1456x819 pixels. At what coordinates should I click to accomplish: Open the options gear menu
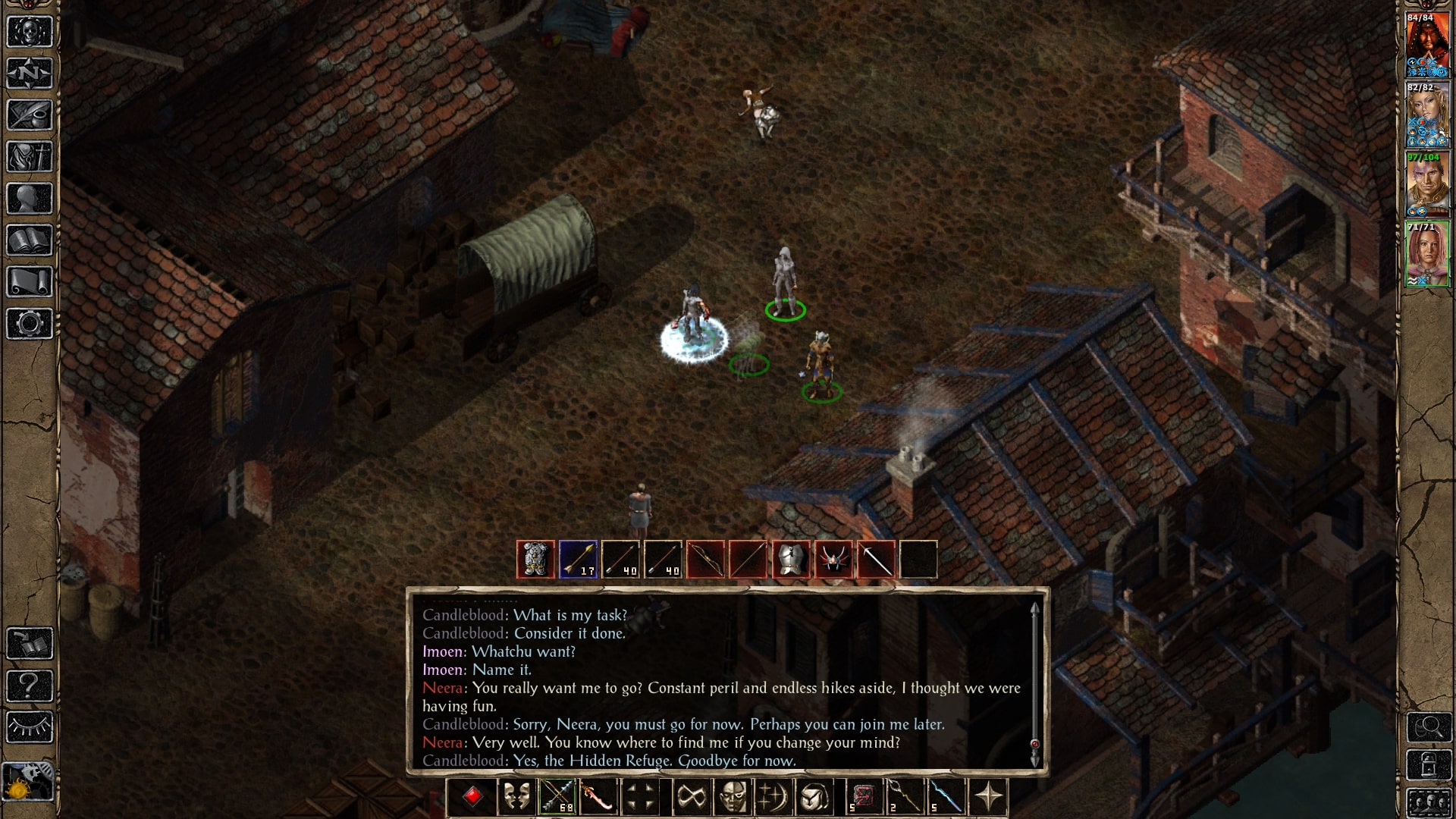tap(30, 324)
